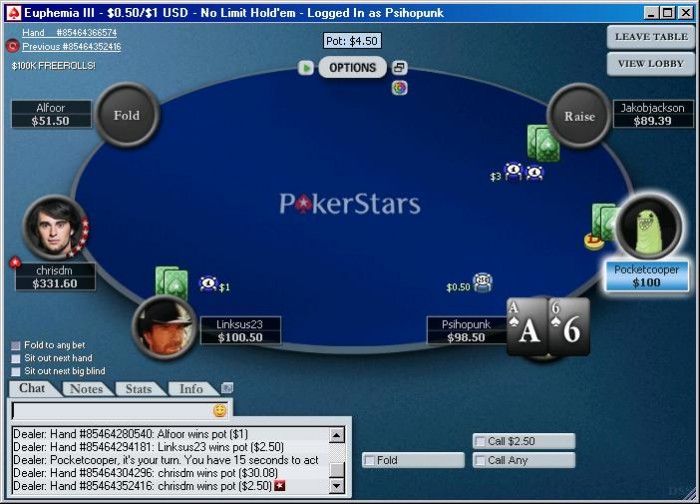Select the Chat tab
The image size is (700, 504).
click(32, 388)
